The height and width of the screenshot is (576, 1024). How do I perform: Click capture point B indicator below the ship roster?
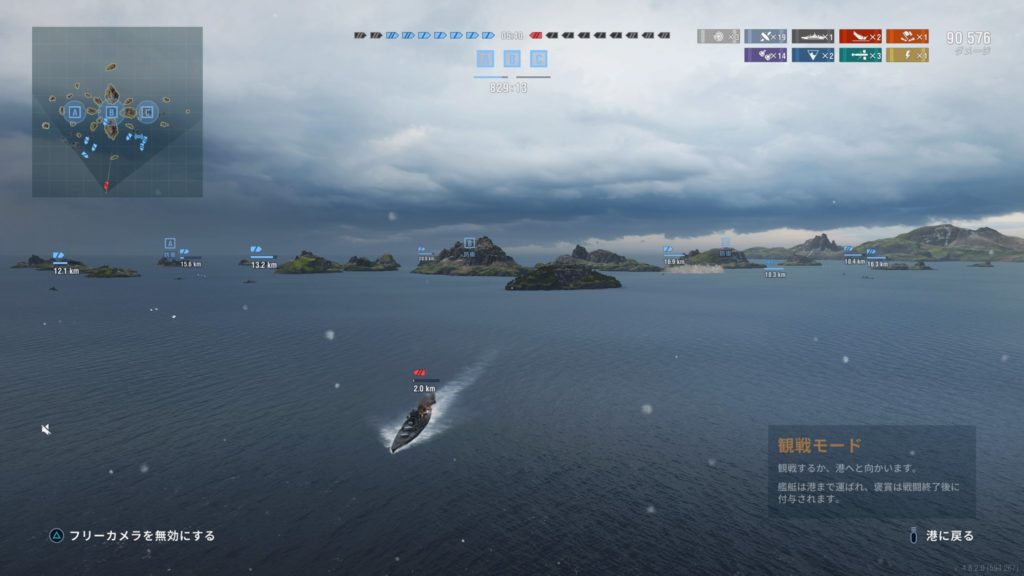512,58
